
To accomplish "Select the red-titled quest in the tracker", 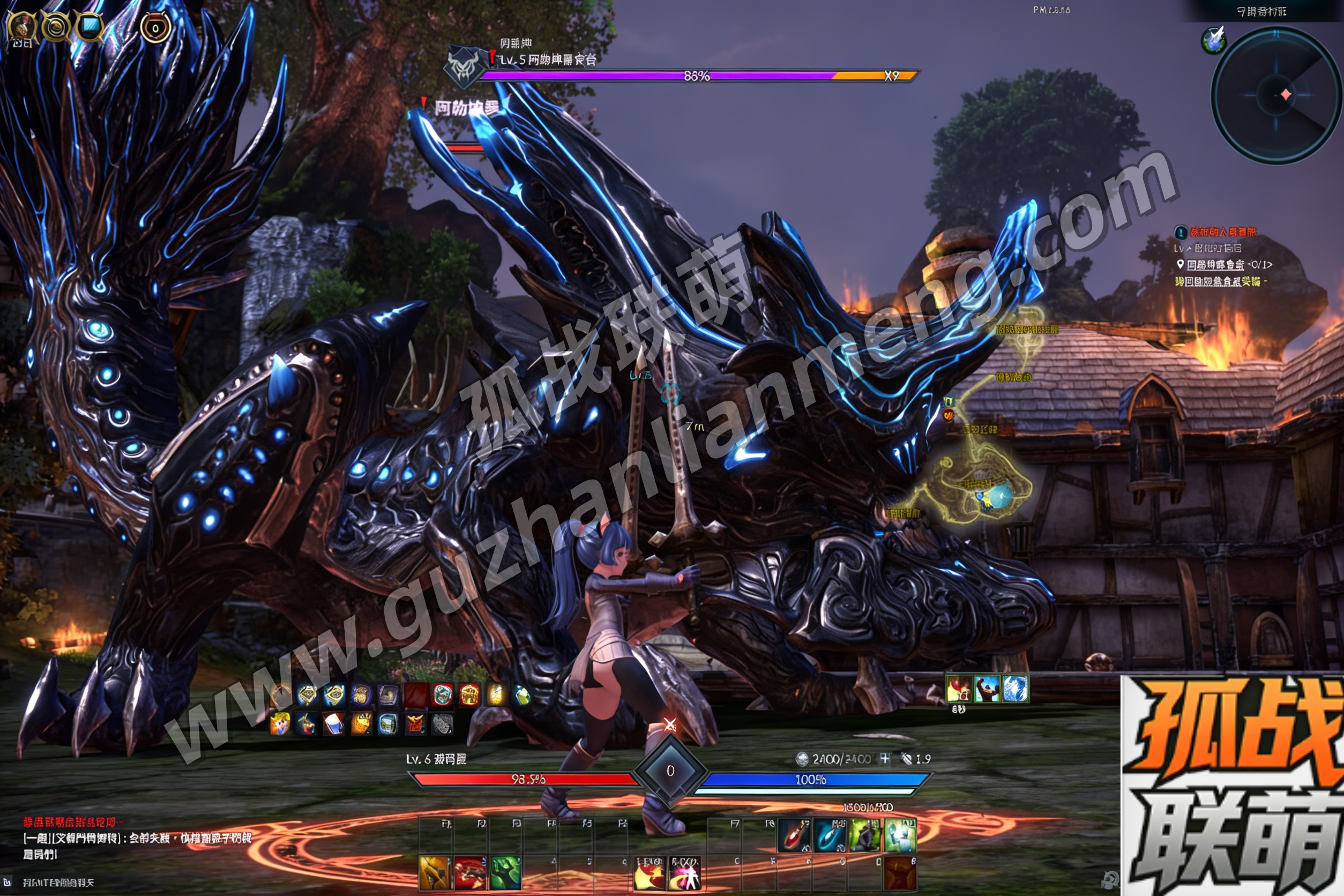I will tap(1223, 232).
